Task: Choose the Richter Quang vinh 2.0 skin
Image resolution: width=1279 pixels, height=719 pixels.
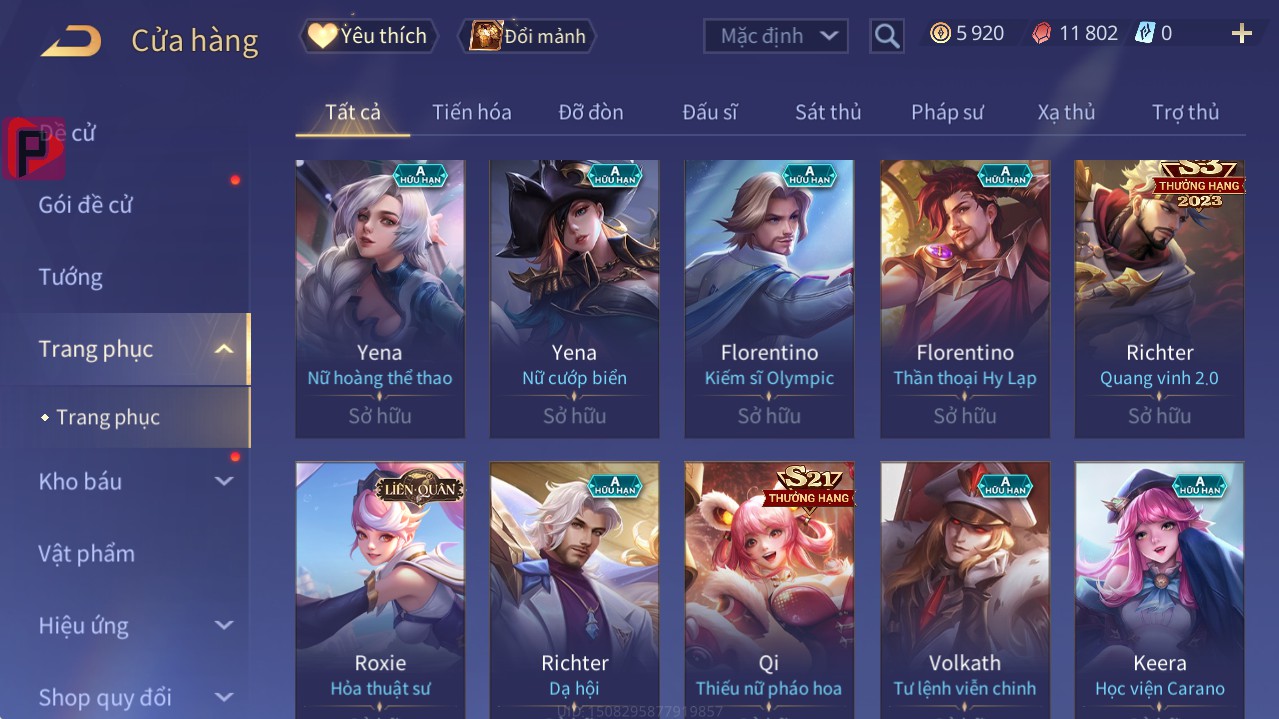Action: point(1159,298)
